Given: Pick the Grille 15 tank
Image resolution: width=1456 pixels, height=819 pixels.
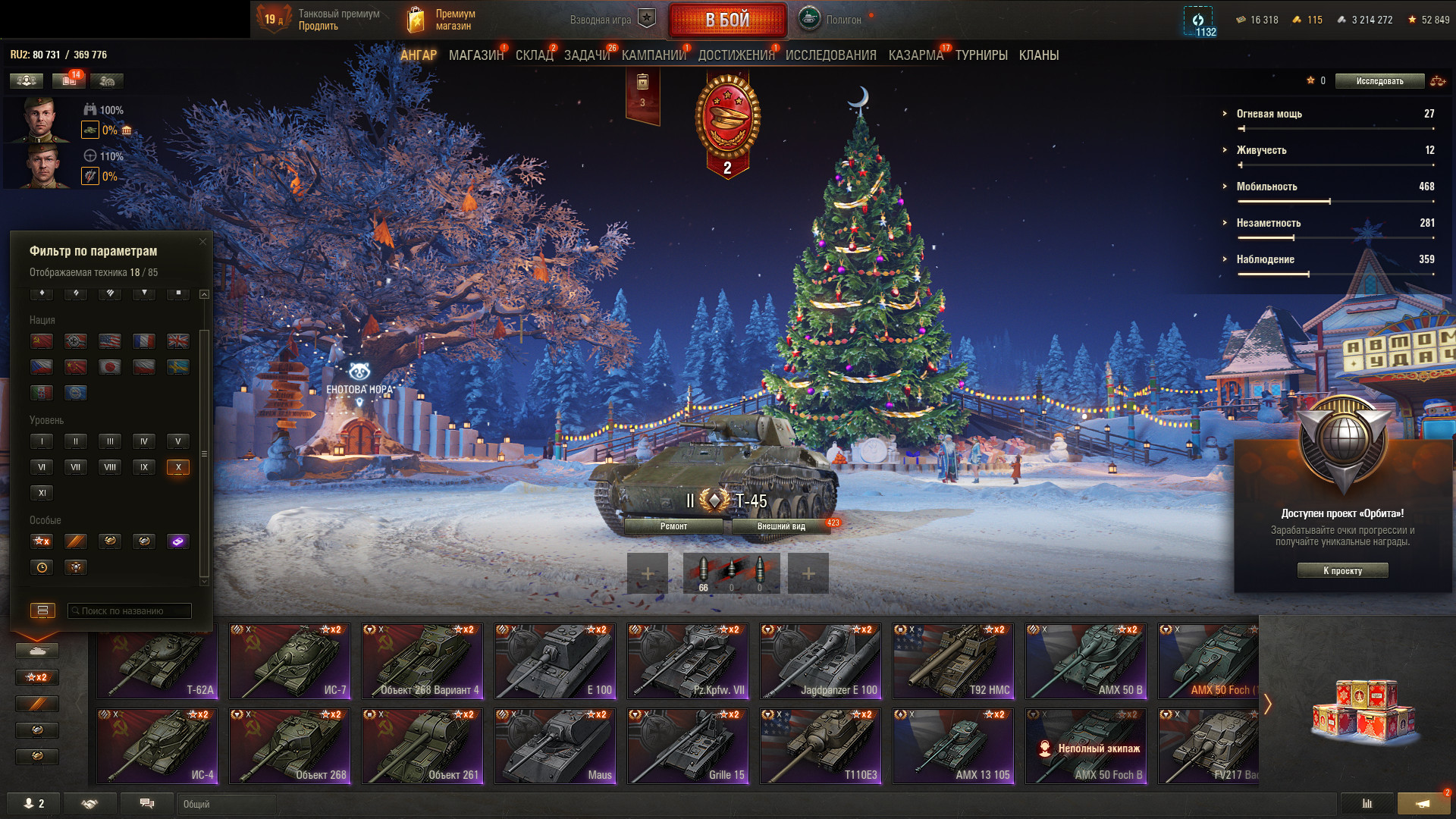Looking at the screenshot, I should 688,746.
